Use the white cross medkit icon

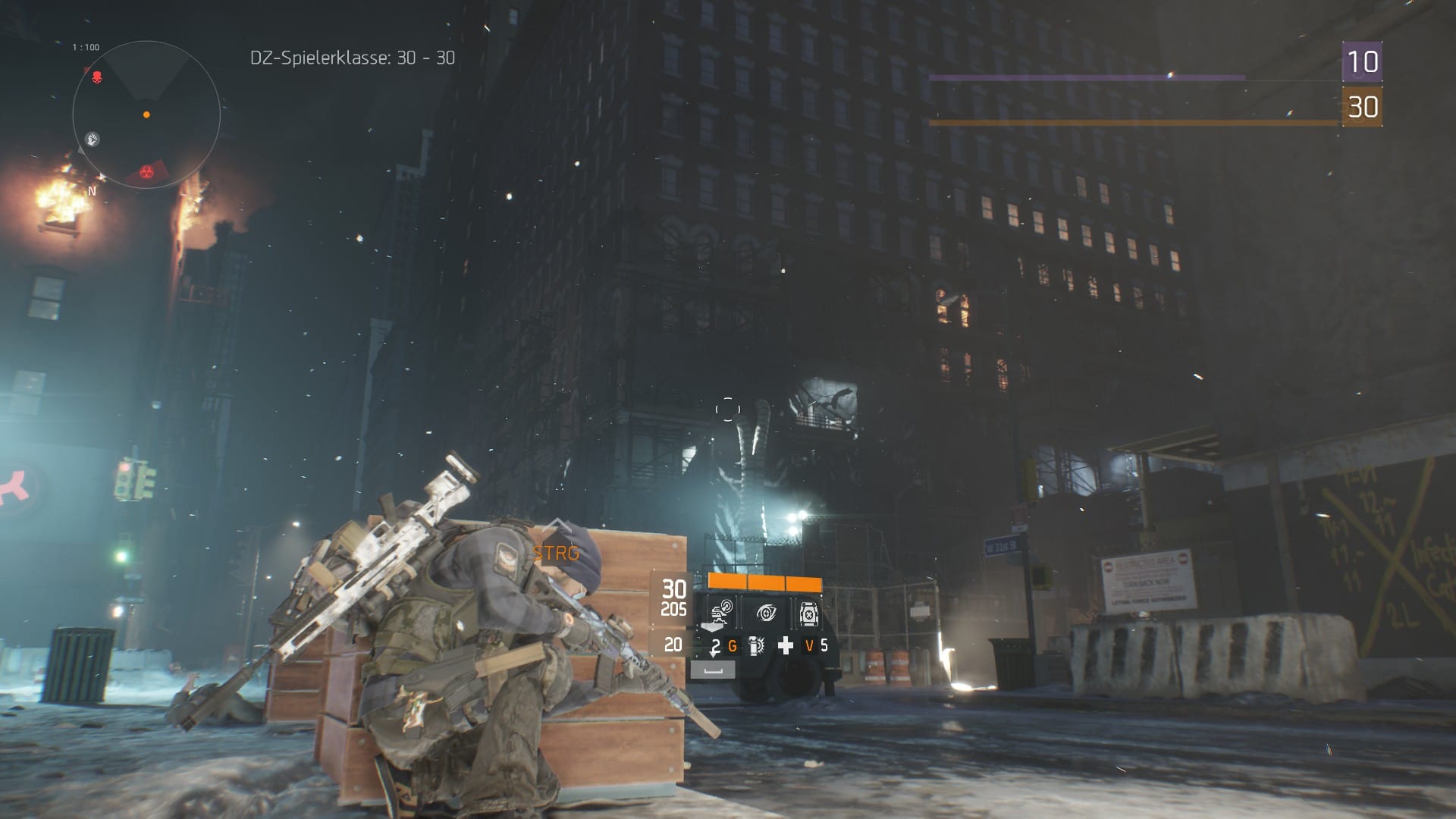786,646
